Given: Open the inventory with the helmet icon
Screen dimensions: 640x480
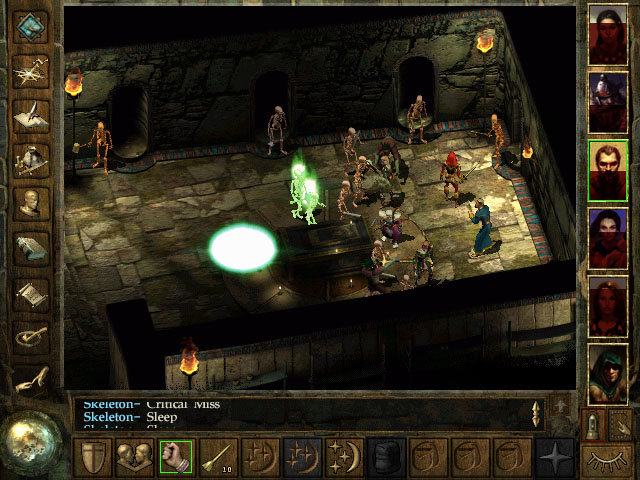Looking at the screenshot, I should coord(32,159).
